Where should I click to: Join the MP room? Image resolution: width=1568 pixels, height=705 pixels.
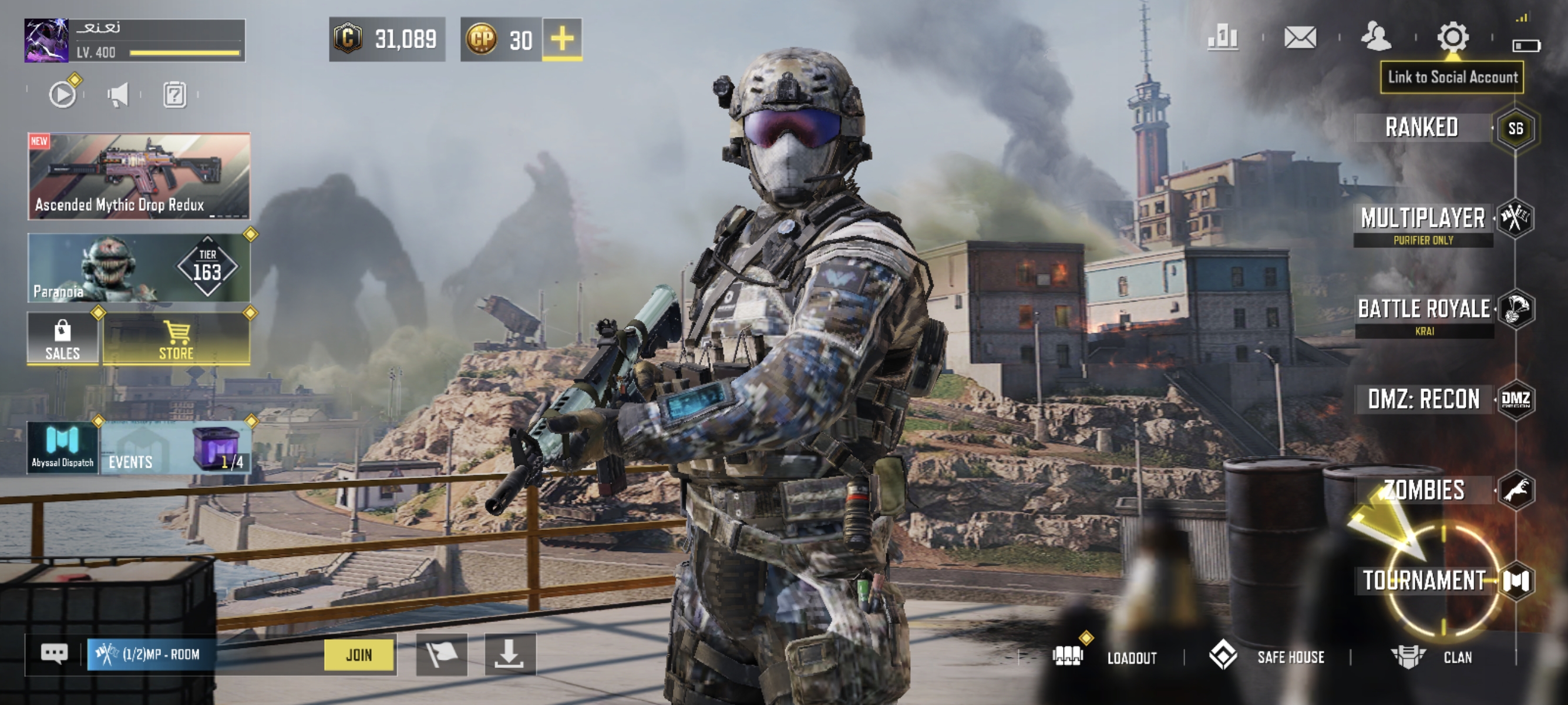tap(359, 655)
